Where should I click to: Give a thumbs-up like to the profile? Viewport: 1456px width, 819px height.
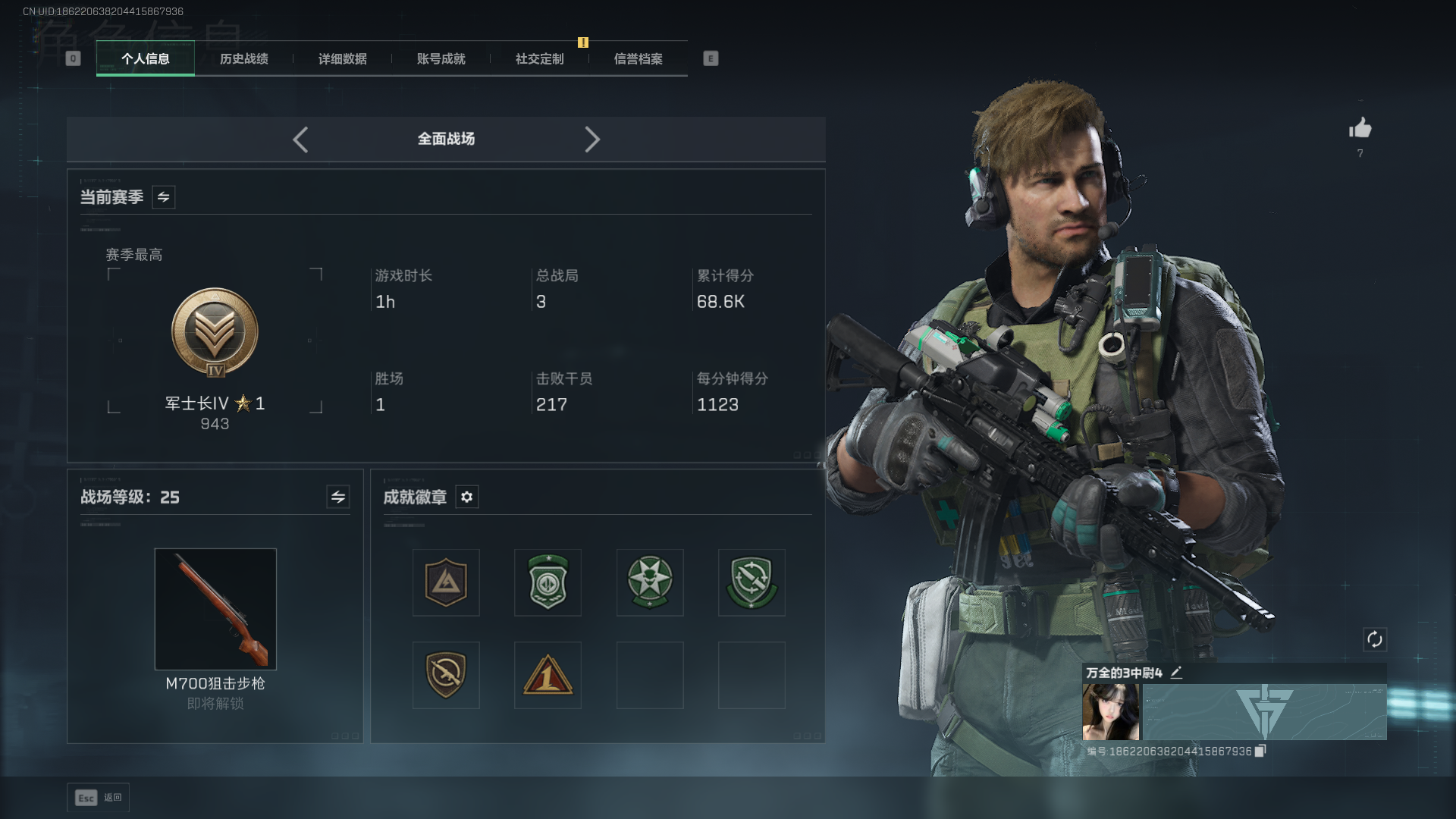tap(1360, 128)
